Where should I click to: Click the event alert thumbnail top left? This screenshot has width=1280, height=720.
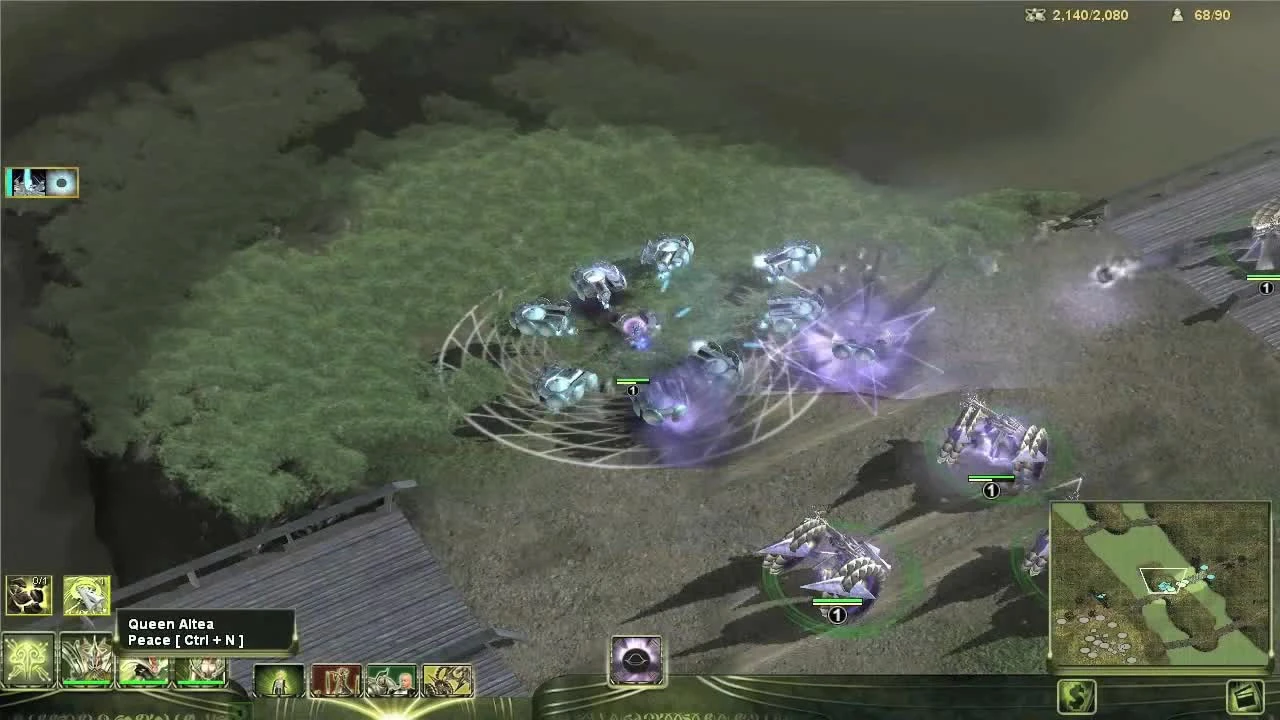tap(42, 182)
